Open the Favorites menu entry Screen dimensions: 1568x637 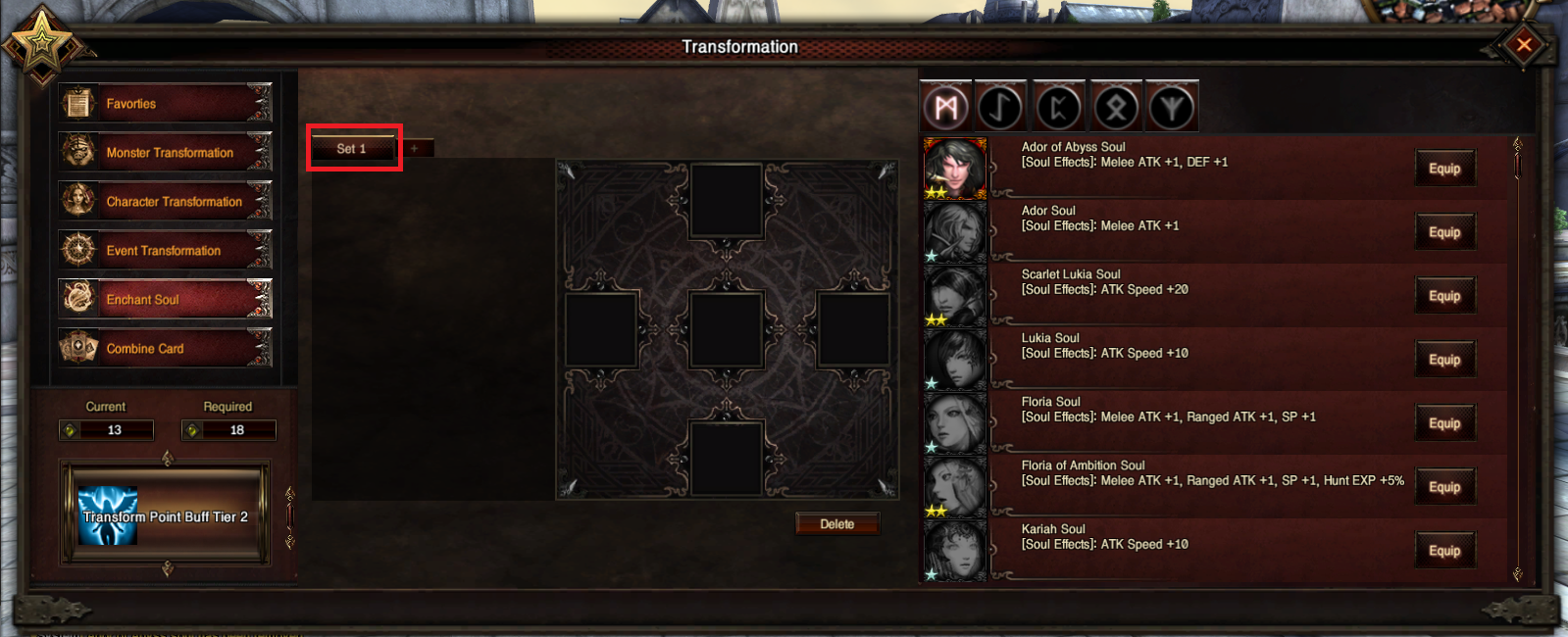point(165,104)
